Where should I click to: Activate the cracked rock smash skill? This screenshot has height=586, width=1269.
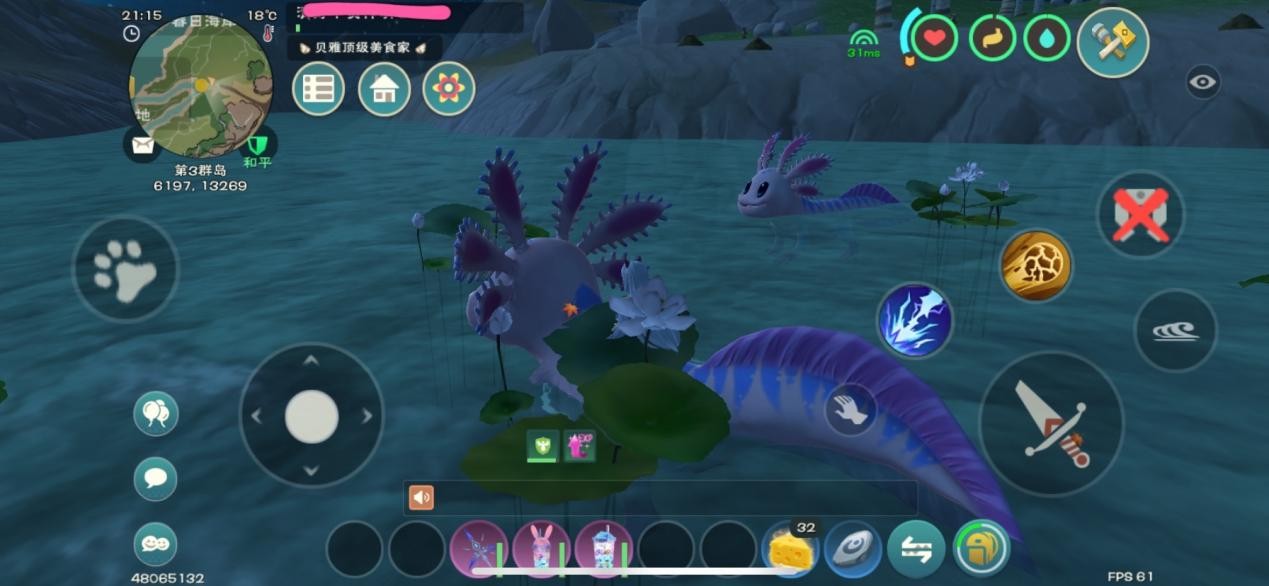click(1036, 266)
